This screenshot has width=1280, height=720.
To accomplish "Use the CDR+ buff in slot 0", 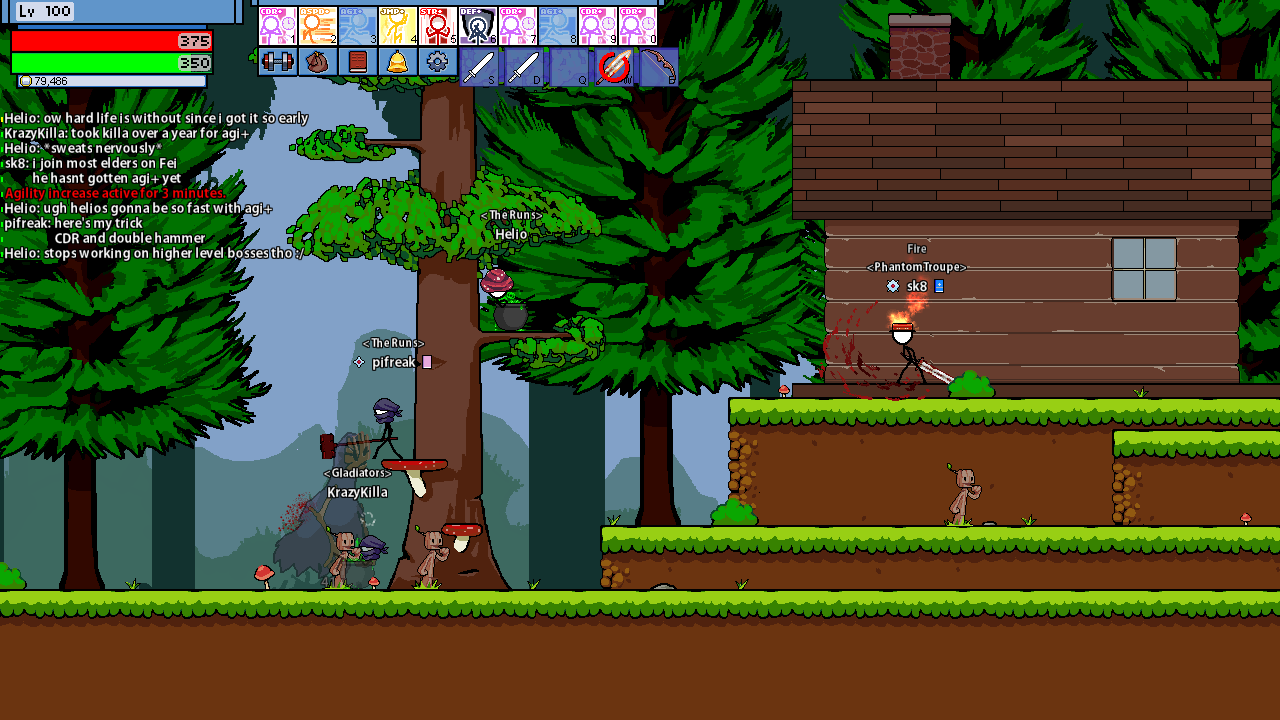I will [637, 26].
